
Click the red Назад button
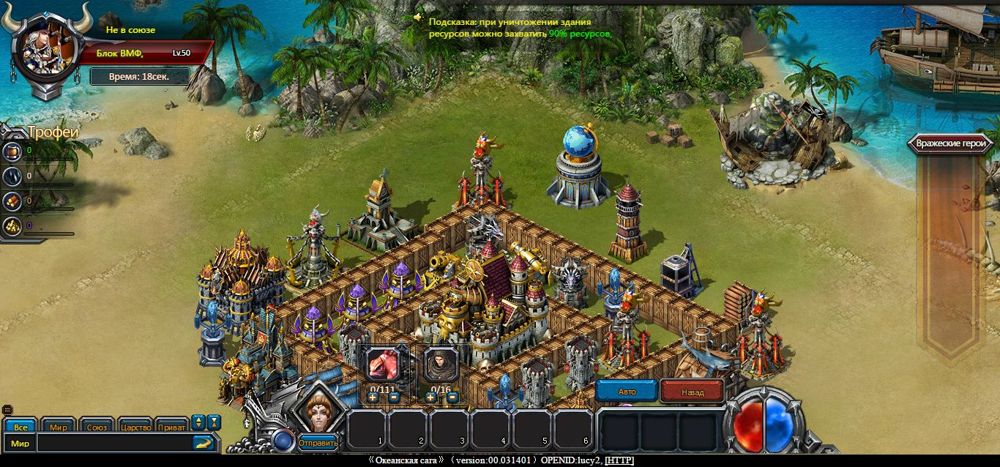point(692,392)
